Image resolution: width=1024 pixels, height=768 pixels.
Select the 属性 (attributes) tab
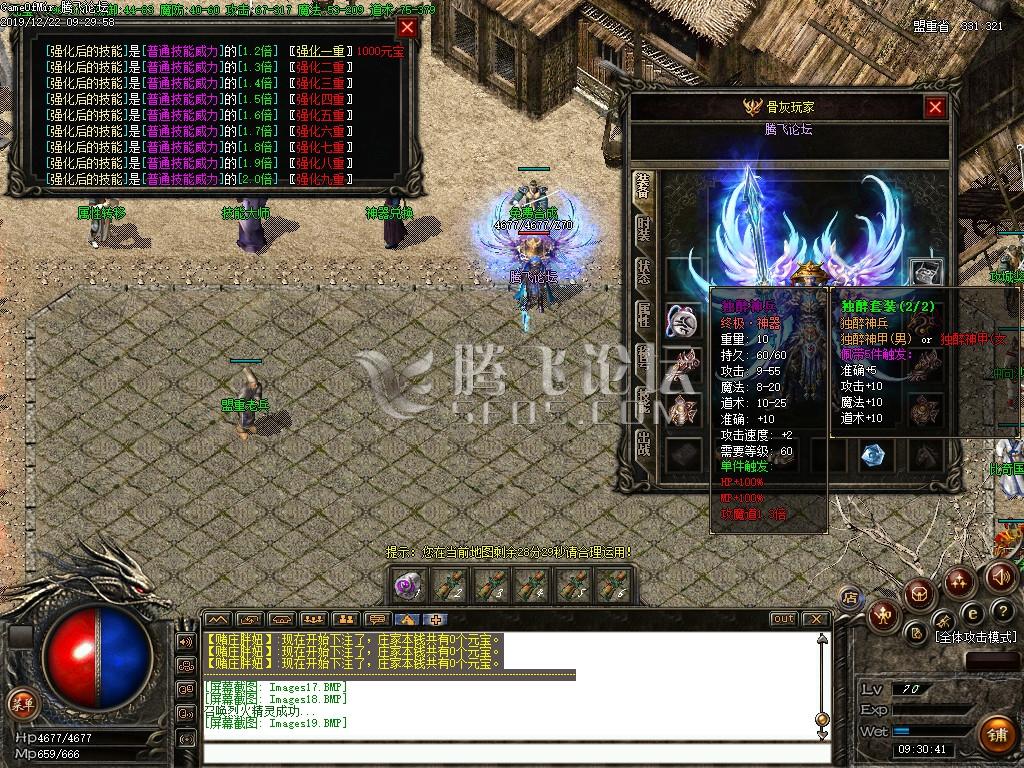[x=643, y=316]
